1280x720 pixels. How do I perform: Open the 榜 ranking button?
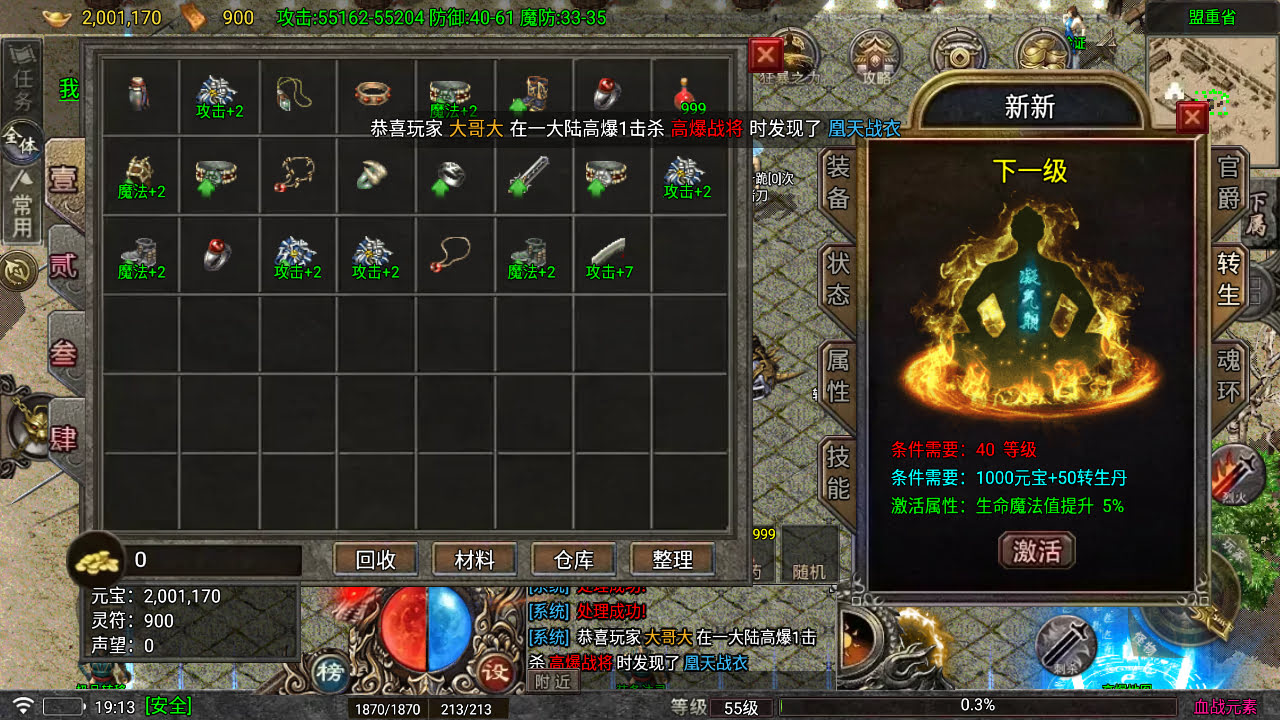click(x=330, y=671)
